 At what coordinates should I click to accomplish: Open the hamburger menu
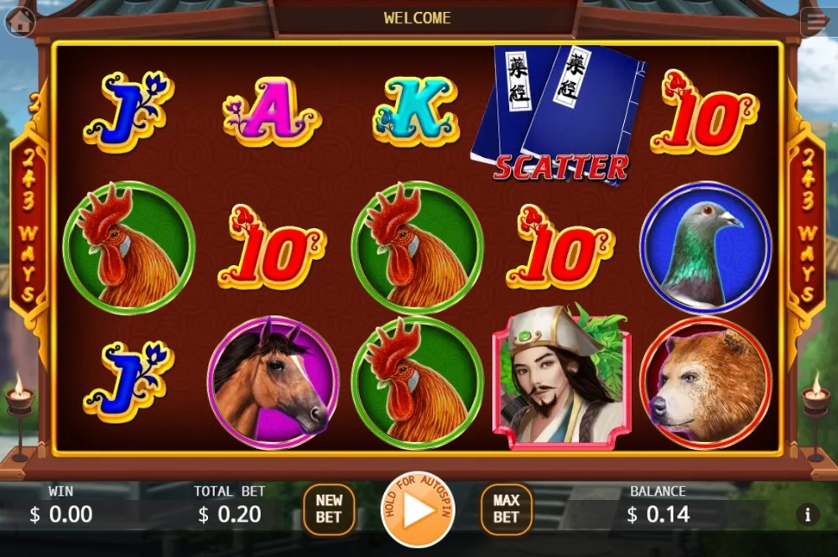coord(813,22)
